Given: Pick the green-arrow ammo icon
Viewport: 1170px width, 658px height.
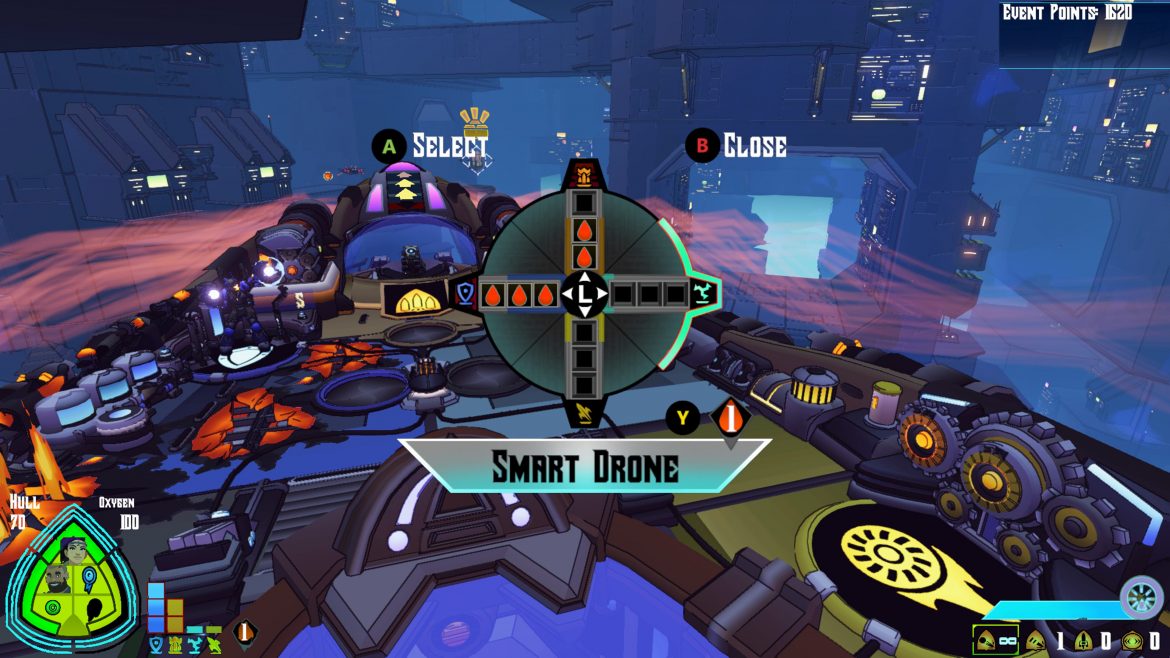Looking at the screenshot, I should [1131, 640].
